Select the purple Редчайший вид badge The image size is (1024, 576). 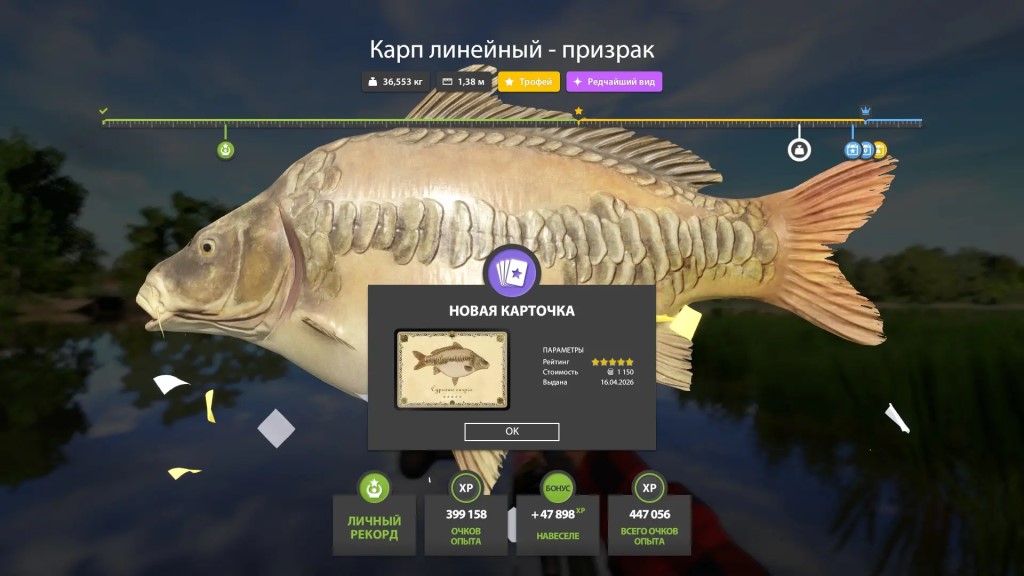(614, 82)
